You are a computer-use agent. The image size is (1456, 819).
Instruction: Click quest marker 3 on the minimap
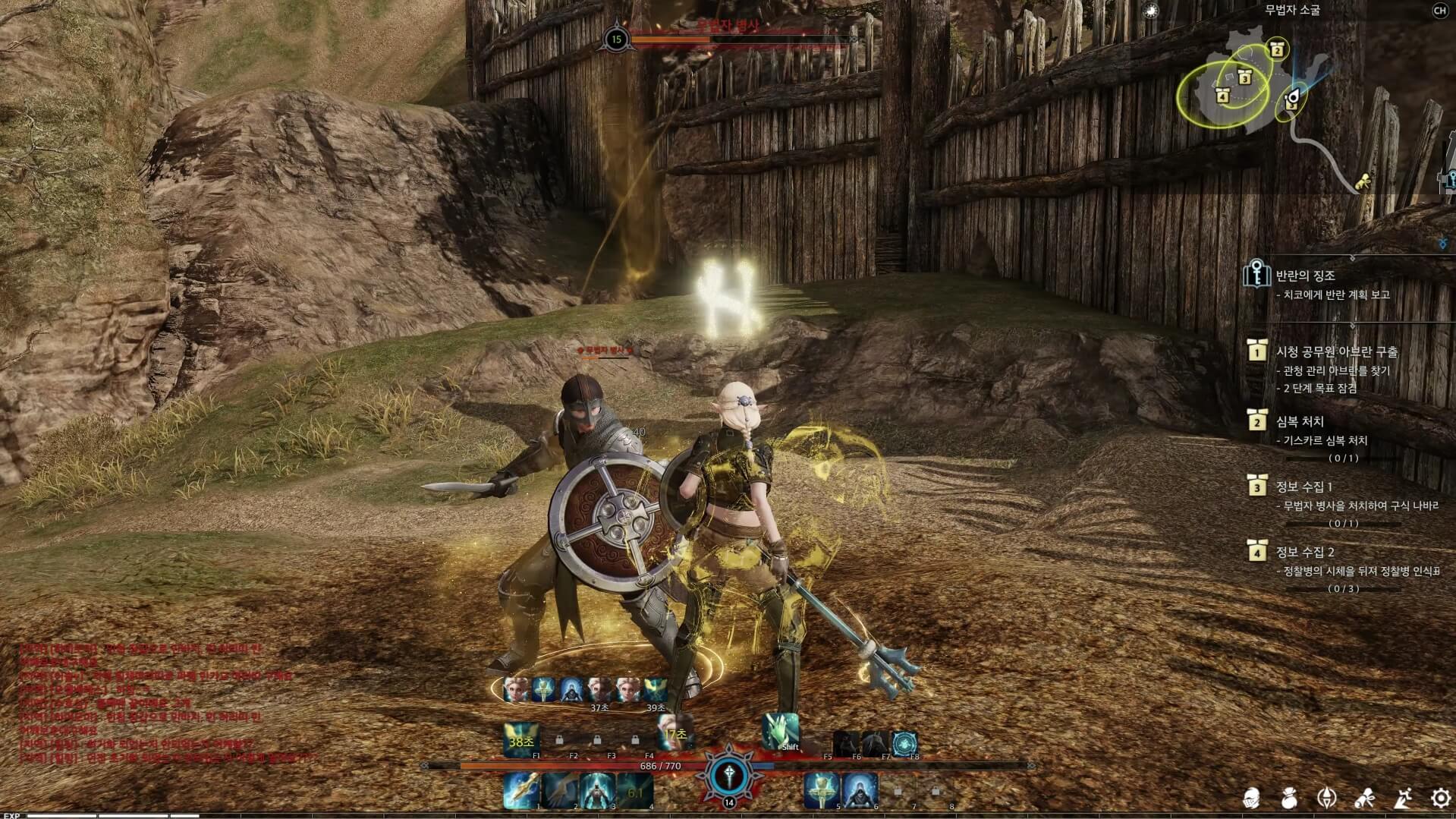1244,79
